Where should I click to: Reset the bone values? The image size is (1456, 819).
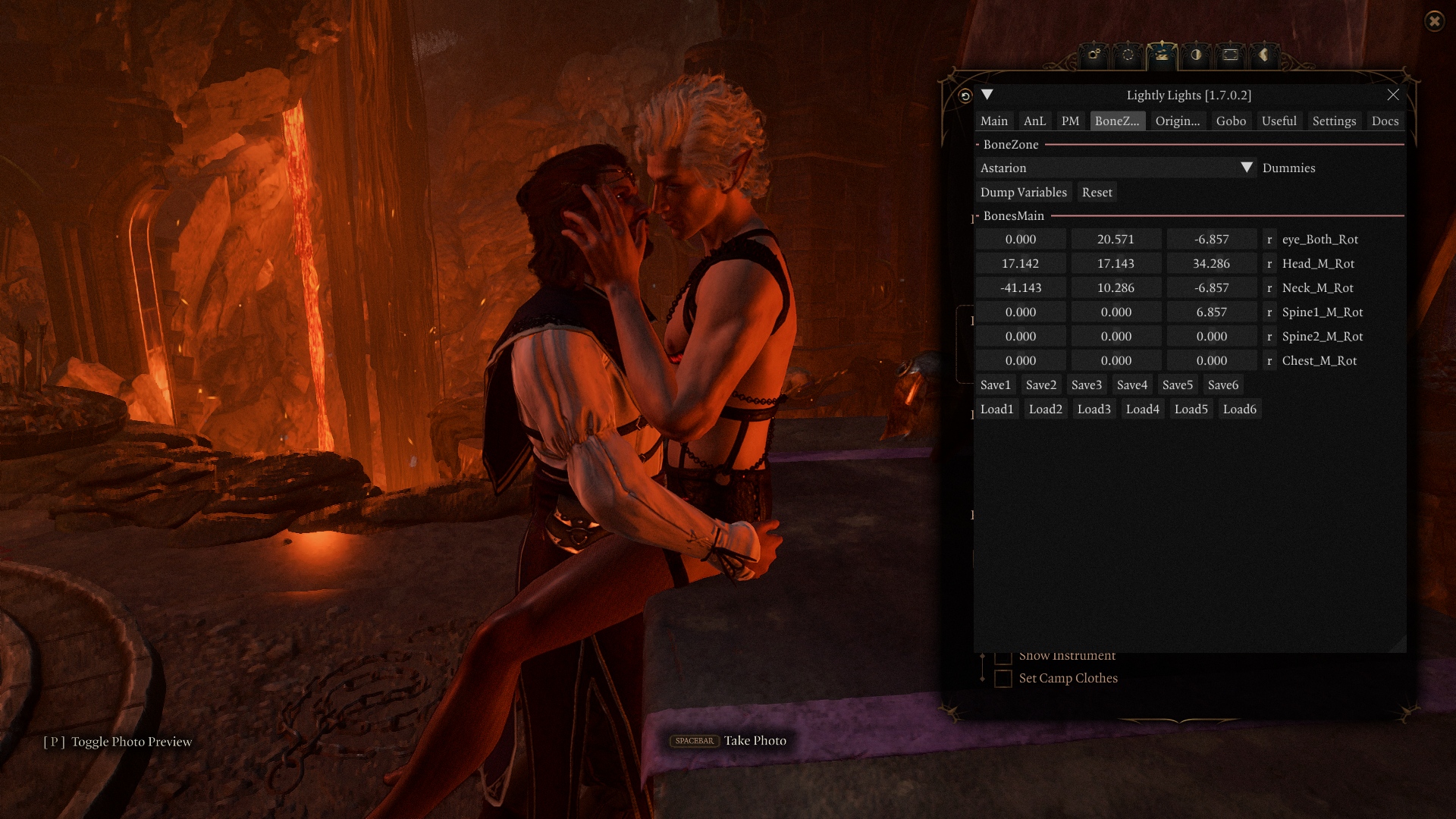coord(1097,193)
